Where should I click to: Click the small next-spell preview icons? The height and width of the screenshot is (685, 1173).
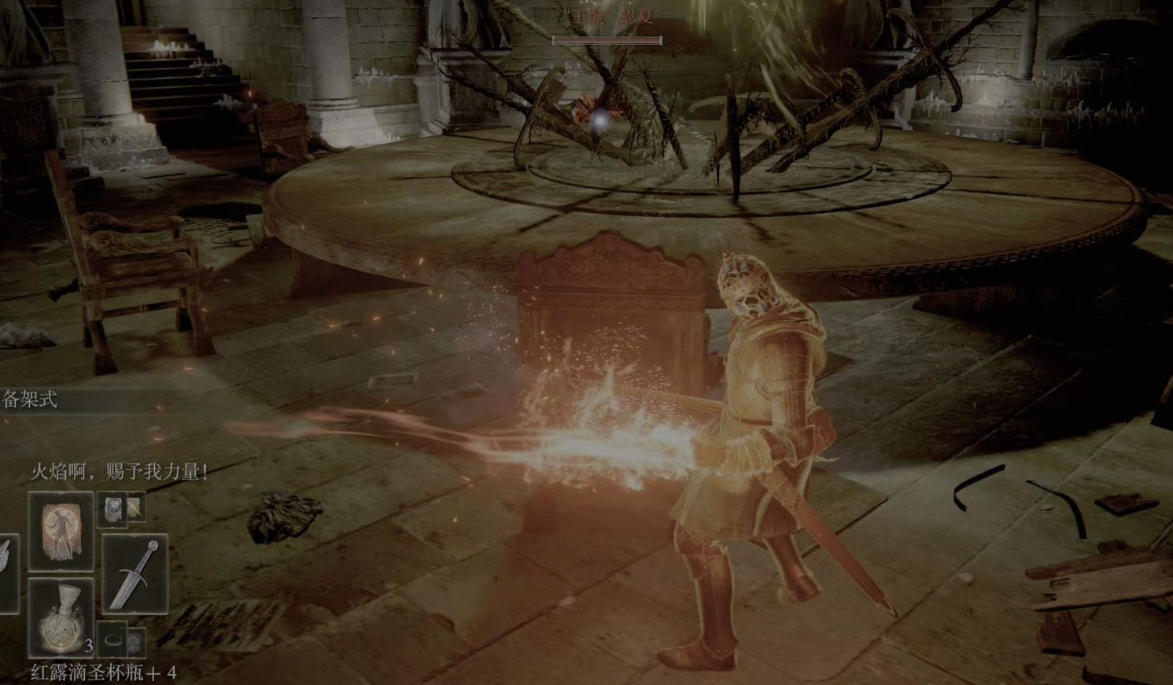tap(122, 508)
